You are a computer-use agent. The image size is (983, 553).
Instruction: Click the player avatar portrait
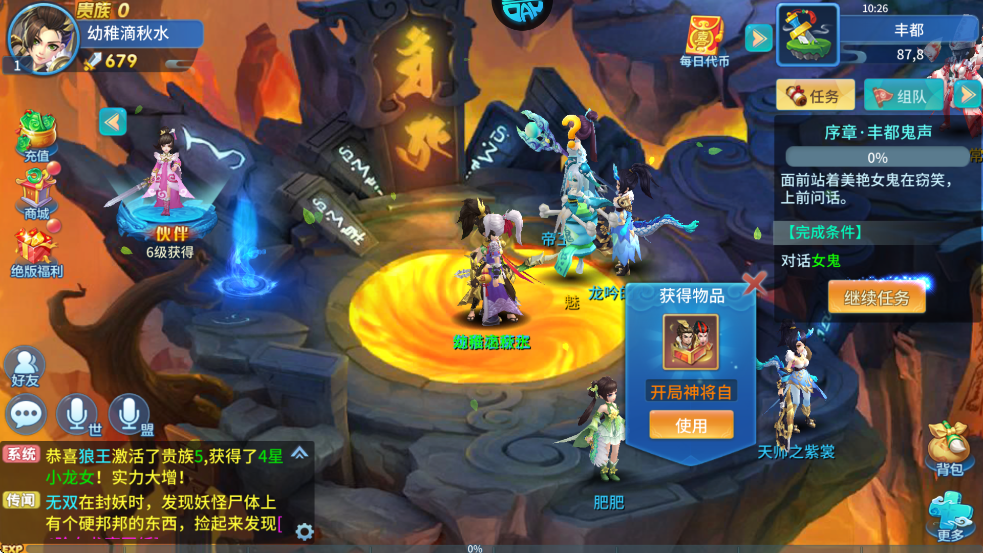42,38
